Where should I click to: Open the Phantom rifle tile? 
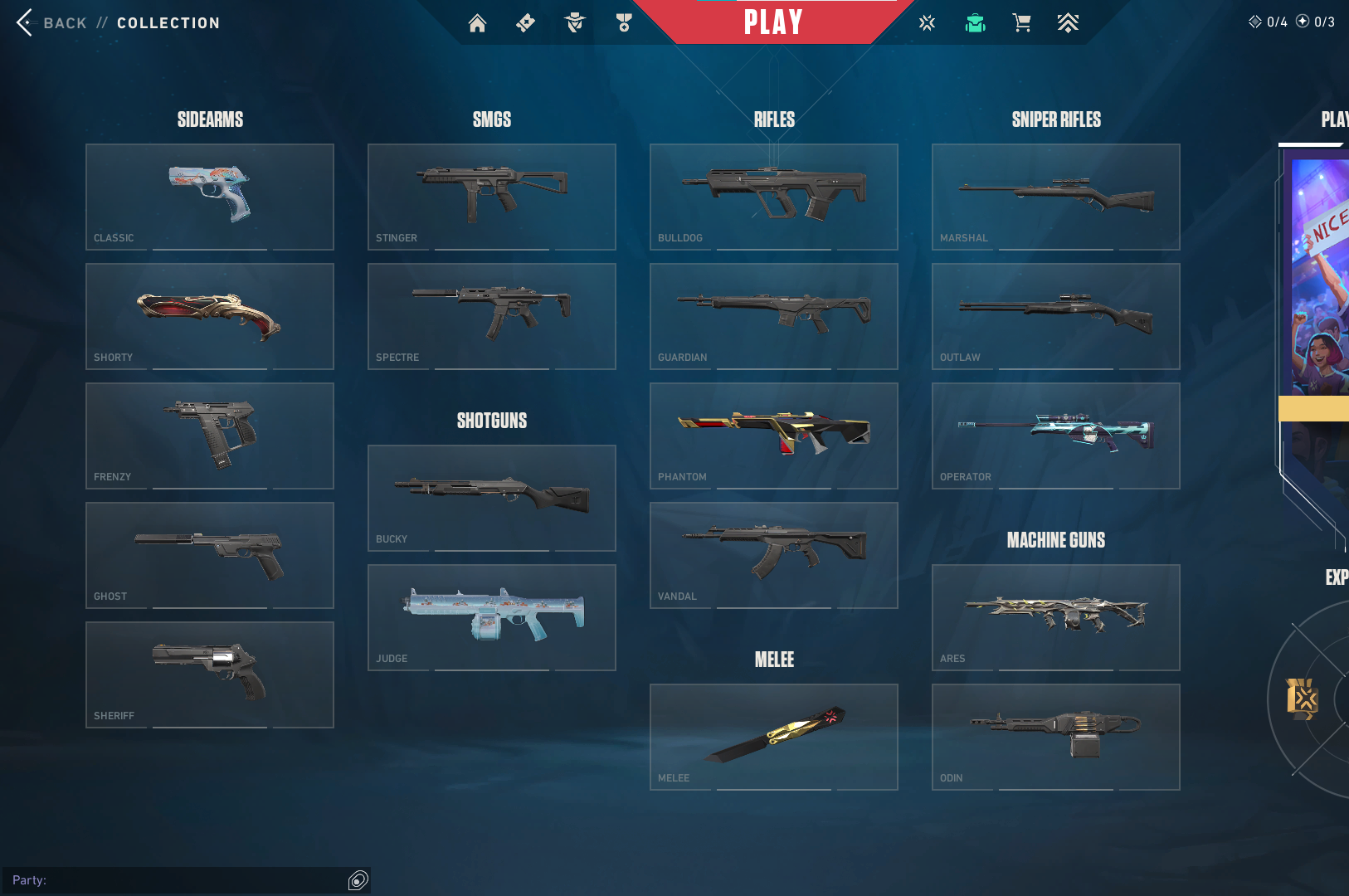(774, 436)
